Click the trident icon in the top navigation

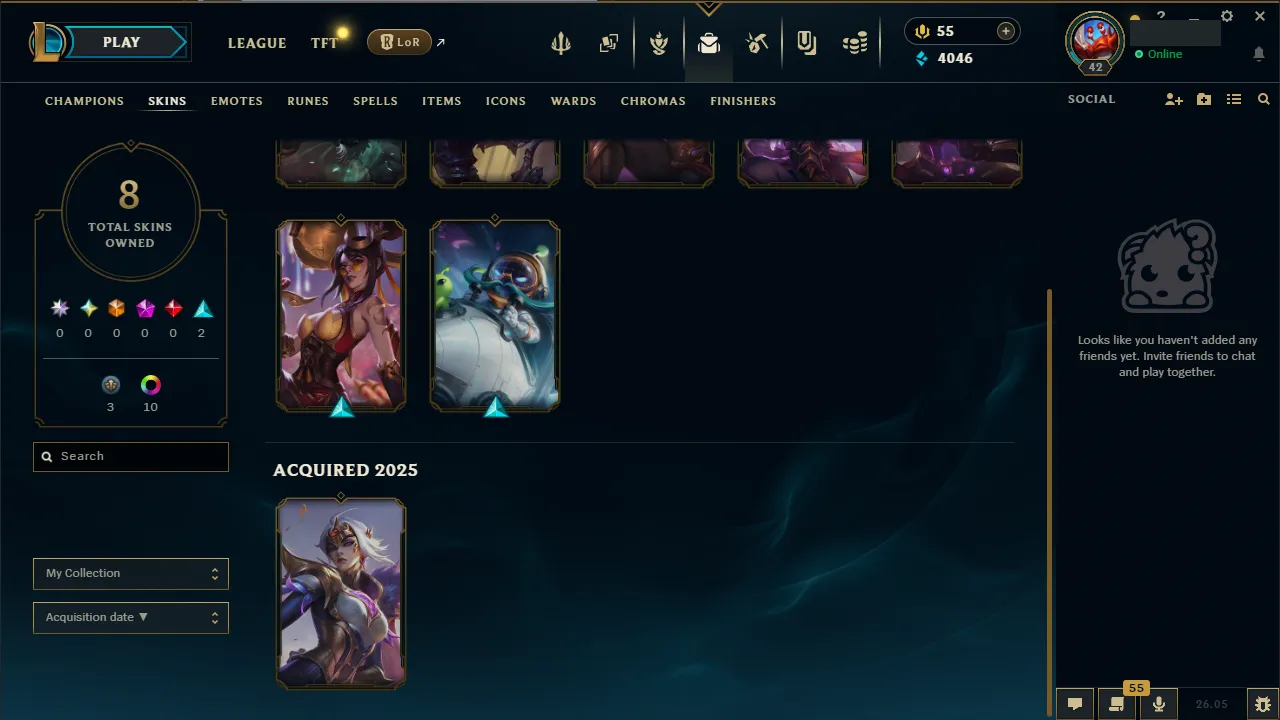pyautogui.click(x=561, y=42)
